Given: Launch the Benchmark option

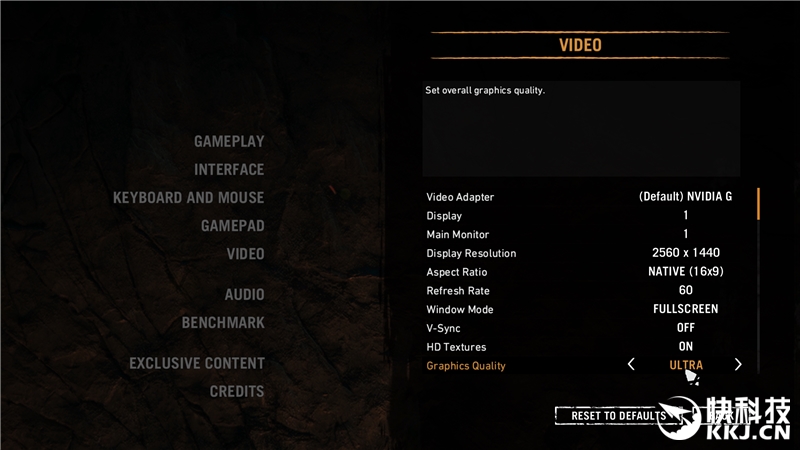Looking at the screenshot, I should point(223,323).
